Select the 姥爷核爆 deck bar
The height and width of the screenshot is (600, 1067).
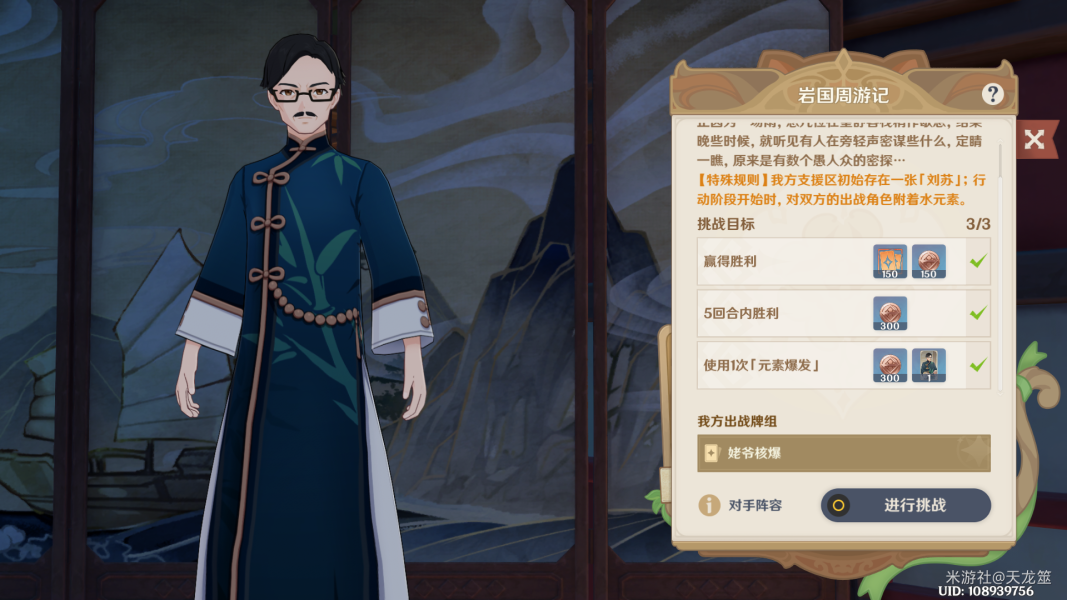(x=843, y=453)
